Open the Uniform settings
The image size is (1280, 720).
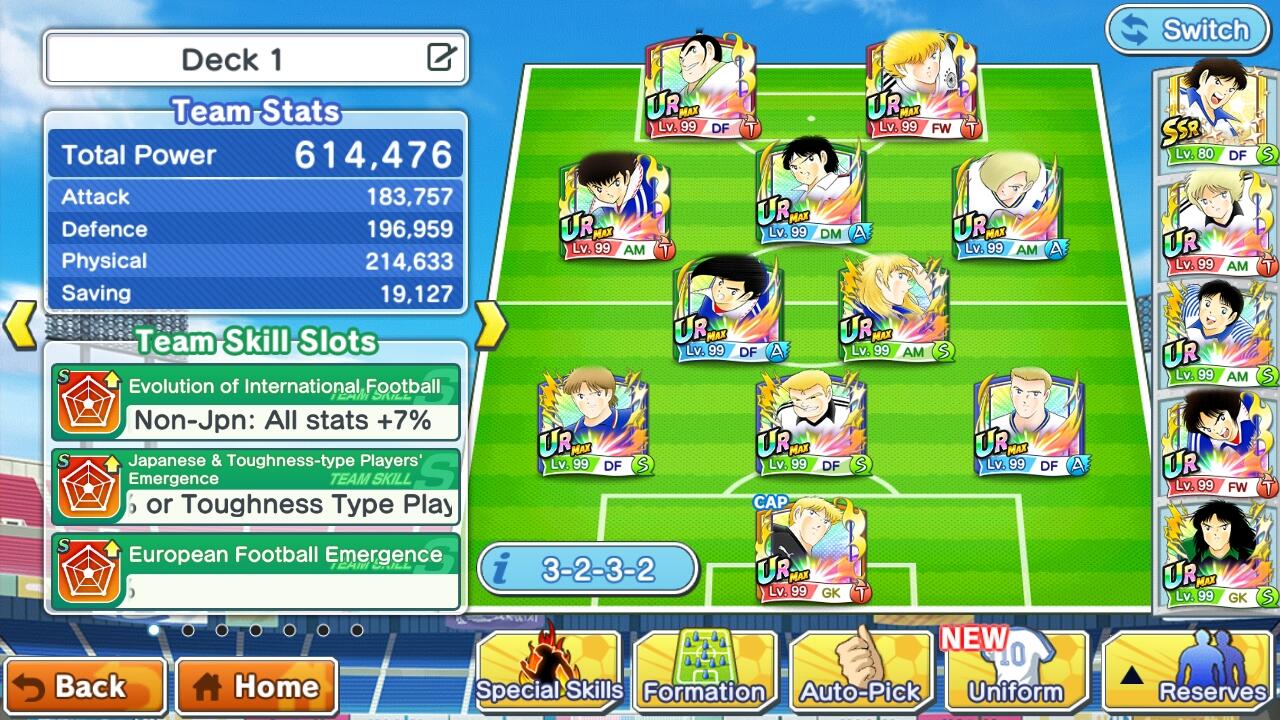click(x=1015, y=670)
